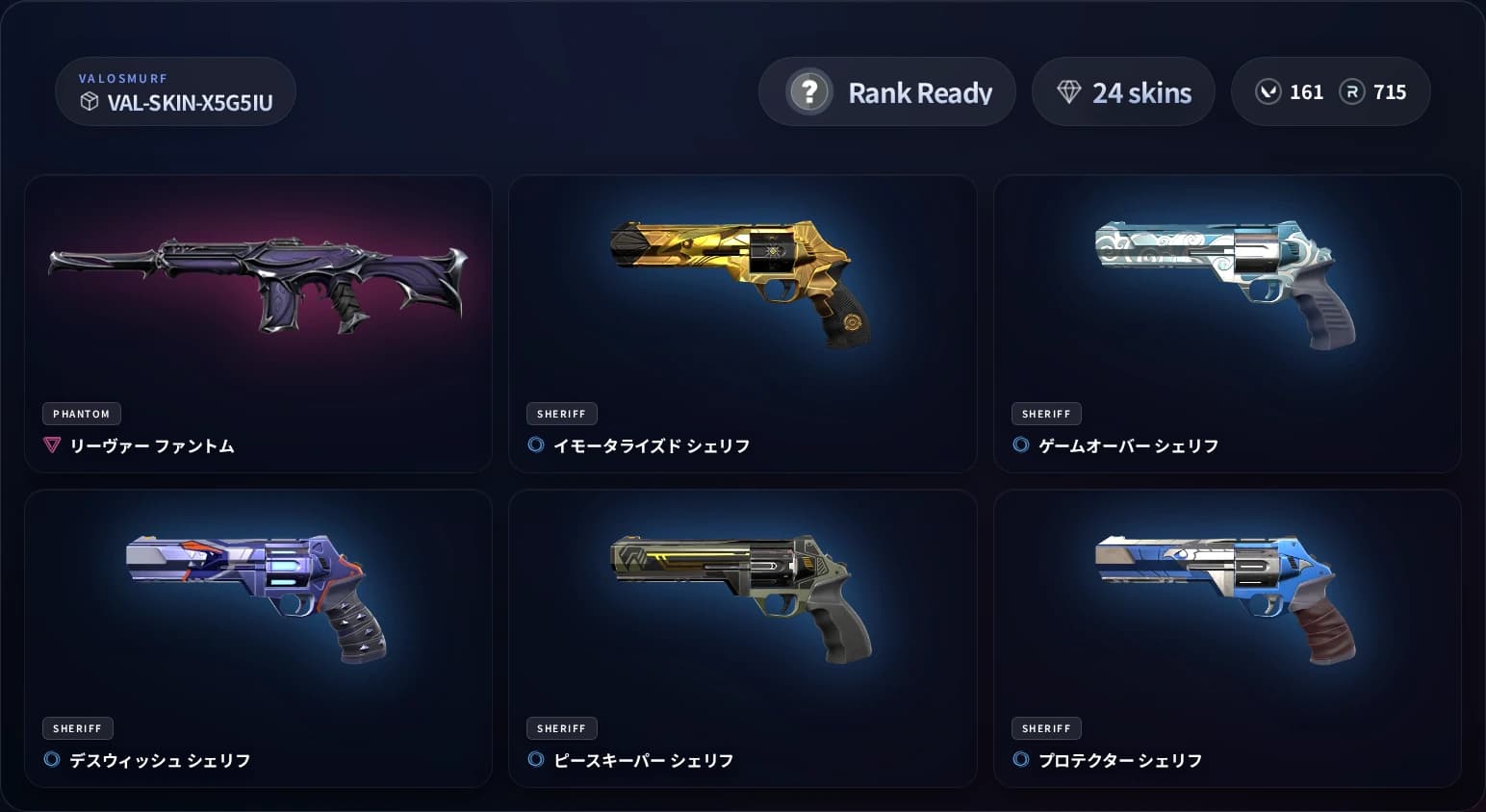Click the SHERIFF badge on the Immortalized card
The image size is (1486, 812).
tap(562, 414)
